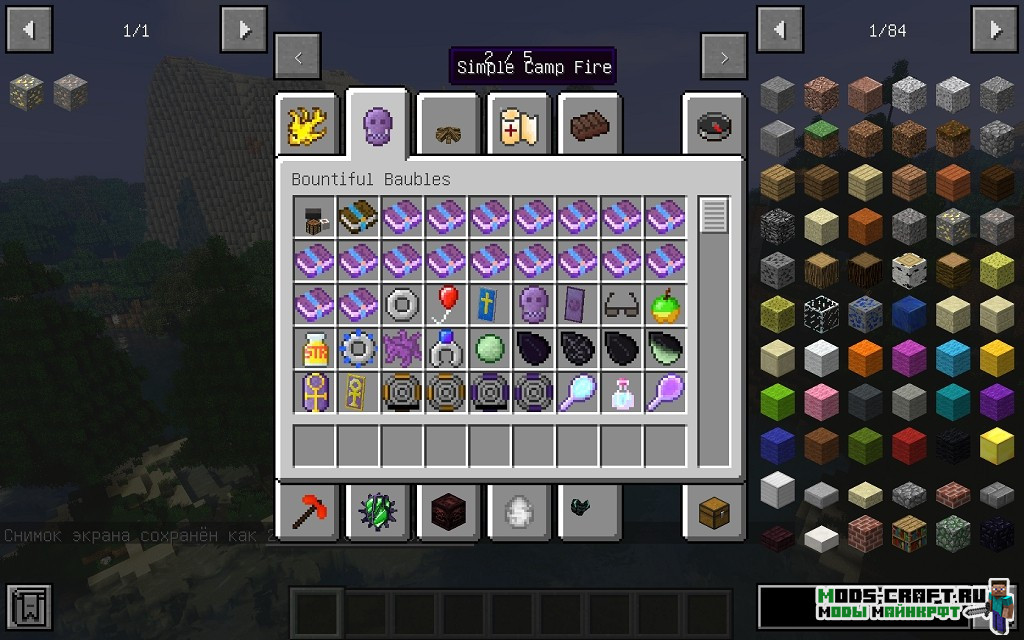Select the blue shield with gold cross
The height and width of the screenshot is (640, 1024).
click(490, 304)
